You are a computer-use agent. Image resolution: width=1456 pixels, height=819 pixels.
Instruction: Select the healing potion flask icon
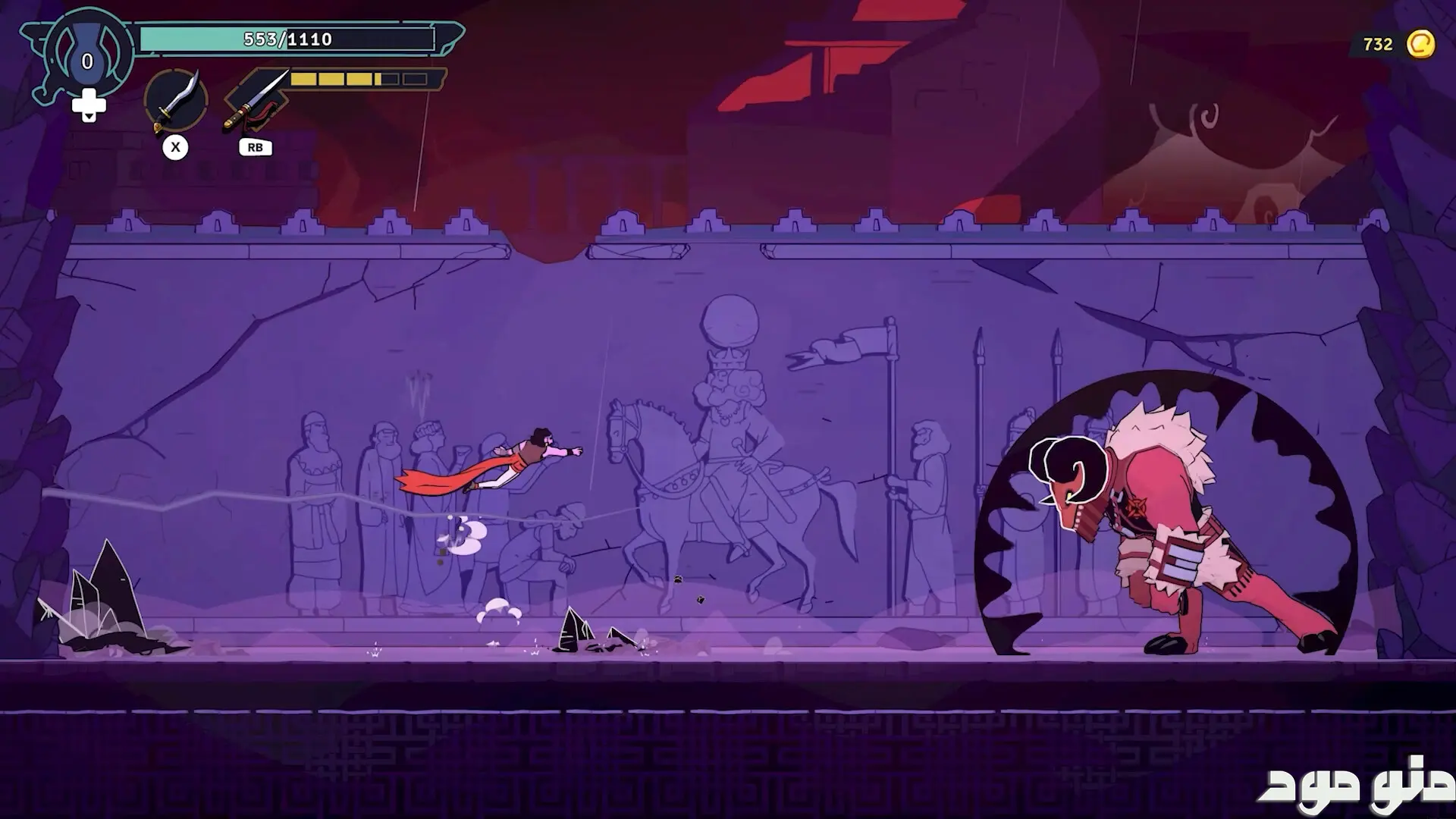pyautogui.click(x=87, y=55)
